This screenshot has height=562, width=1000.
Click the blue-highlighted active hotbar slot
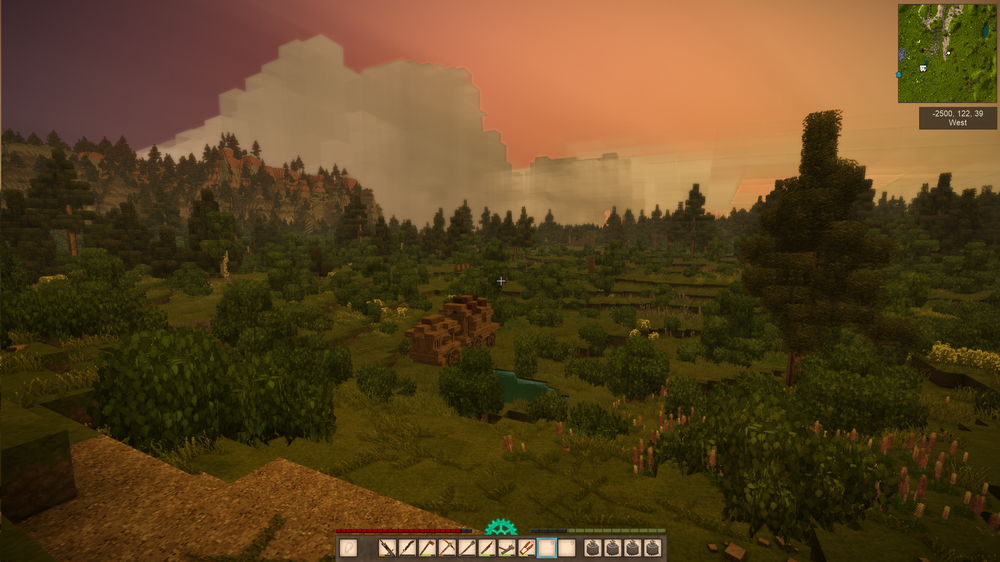(546, 547)
